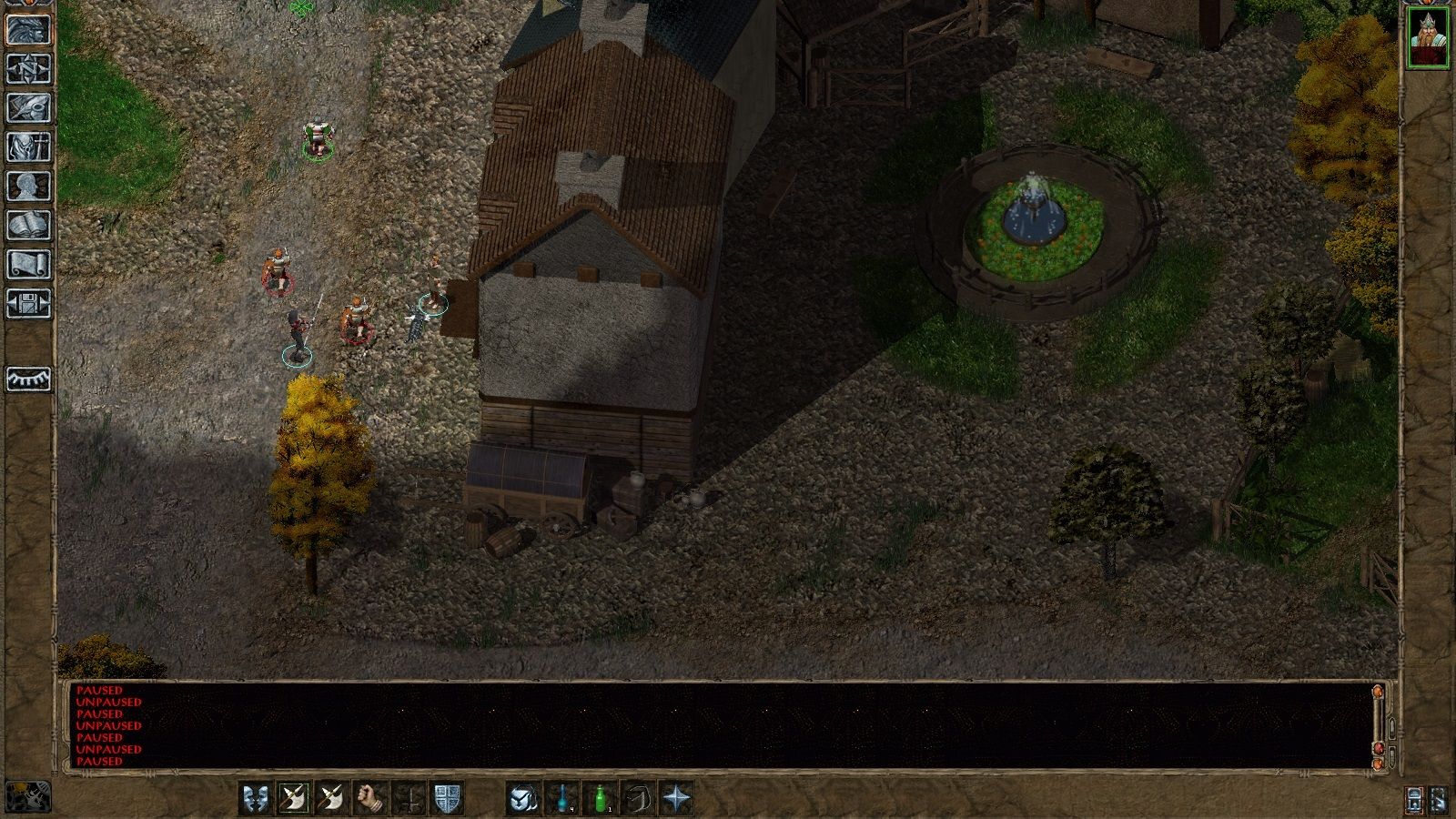
Task: Open the special abilities star icon
Action: [x=677, y=799]
